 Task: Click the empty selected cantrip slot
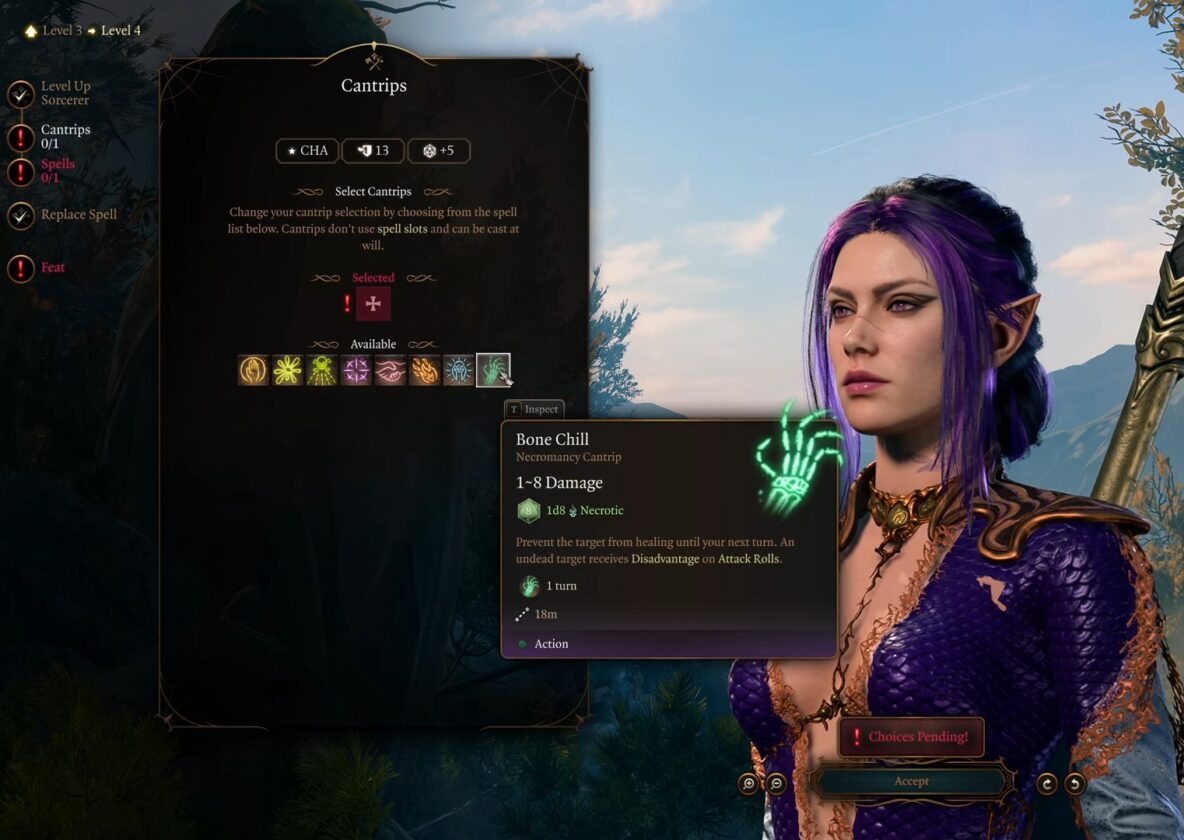coord(373,304)
